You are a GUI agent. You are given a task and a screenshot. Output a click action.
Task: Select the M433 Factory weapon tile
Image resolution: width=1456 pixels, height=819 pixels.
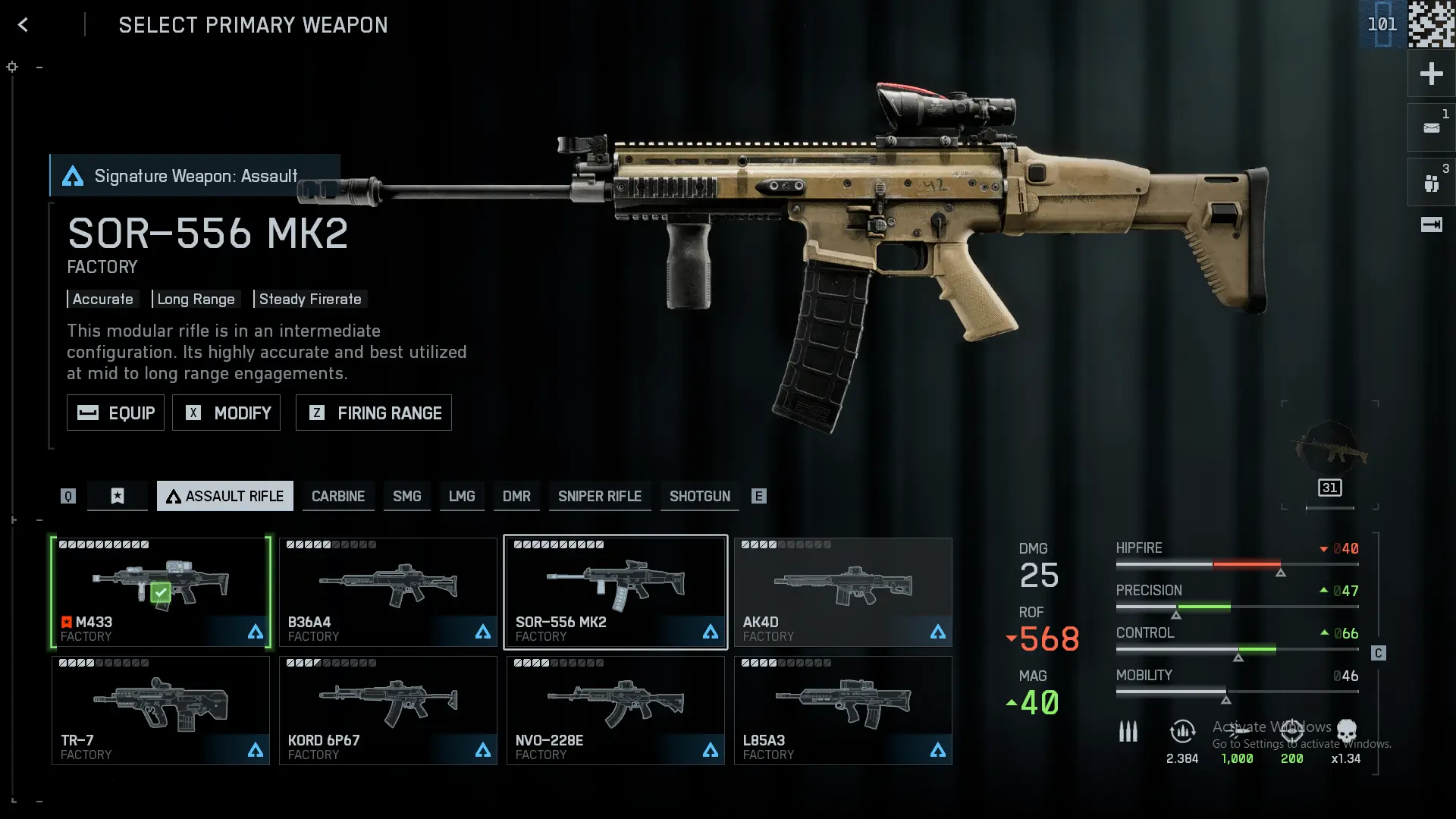click(161, 592)
